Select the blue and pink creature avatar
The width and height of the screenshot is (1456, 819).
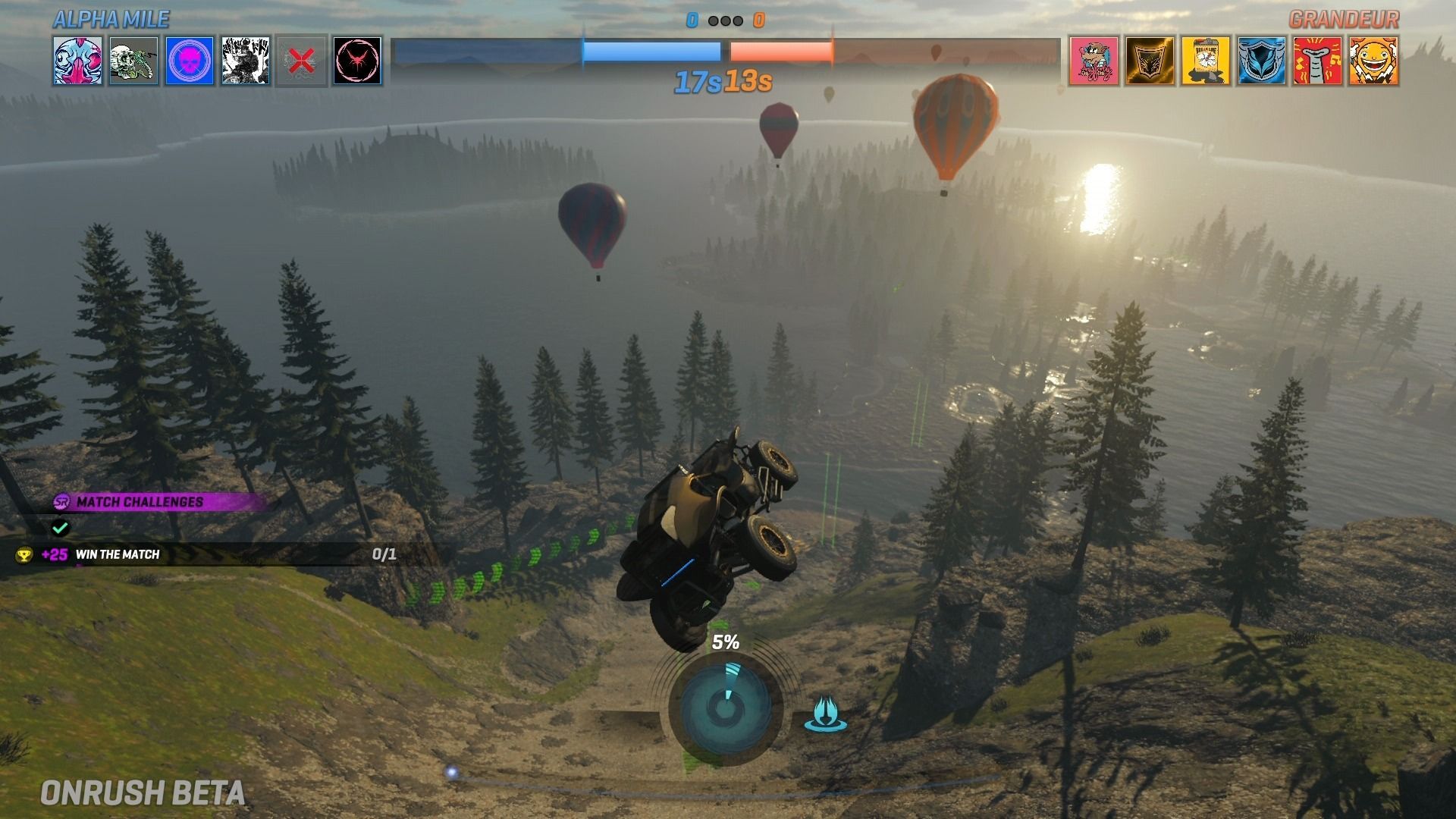[x=77, y=61]
